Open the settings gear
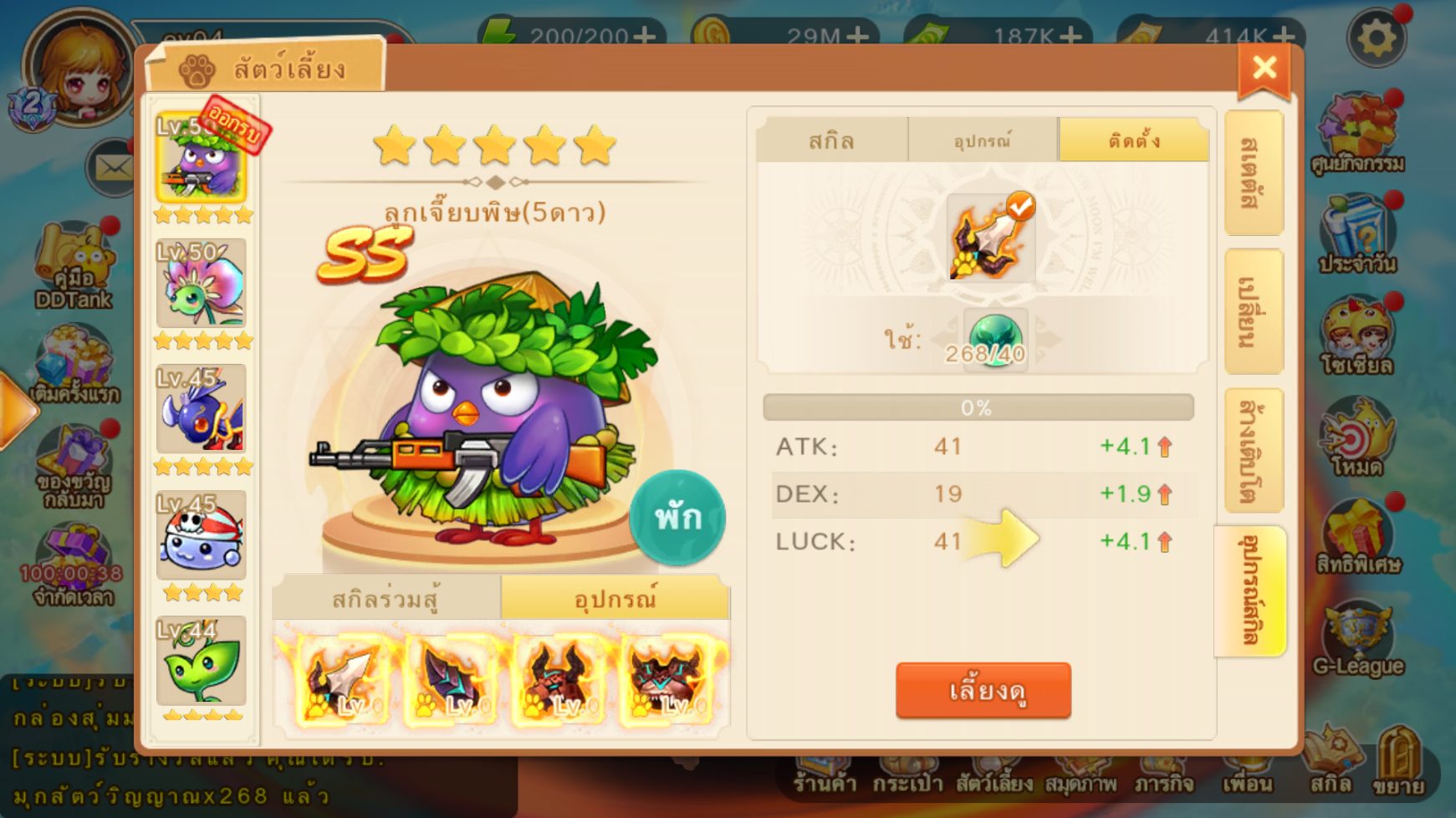 click(1376, 38)
